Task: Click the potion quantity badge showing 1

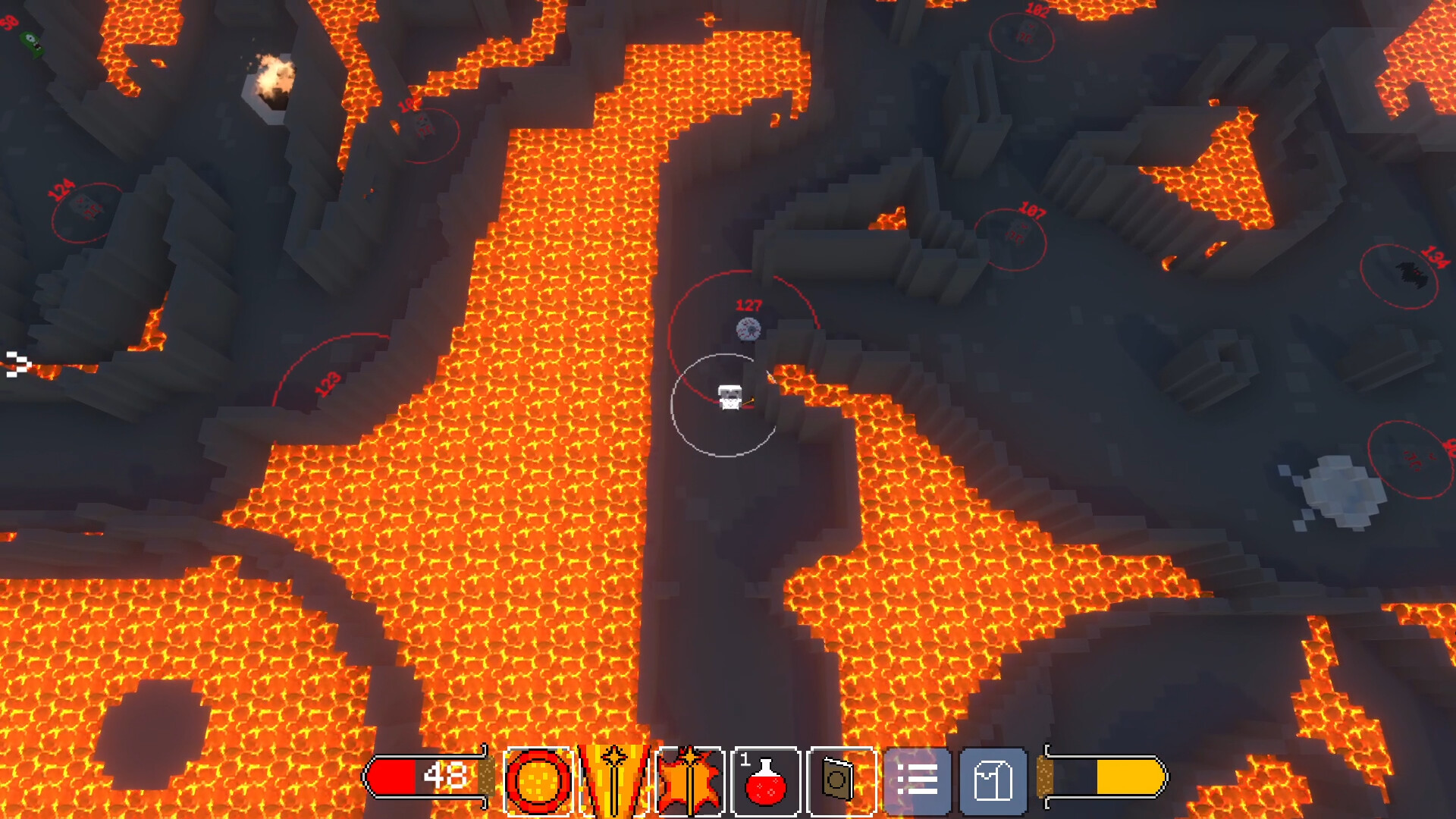Action: point(745,758)
